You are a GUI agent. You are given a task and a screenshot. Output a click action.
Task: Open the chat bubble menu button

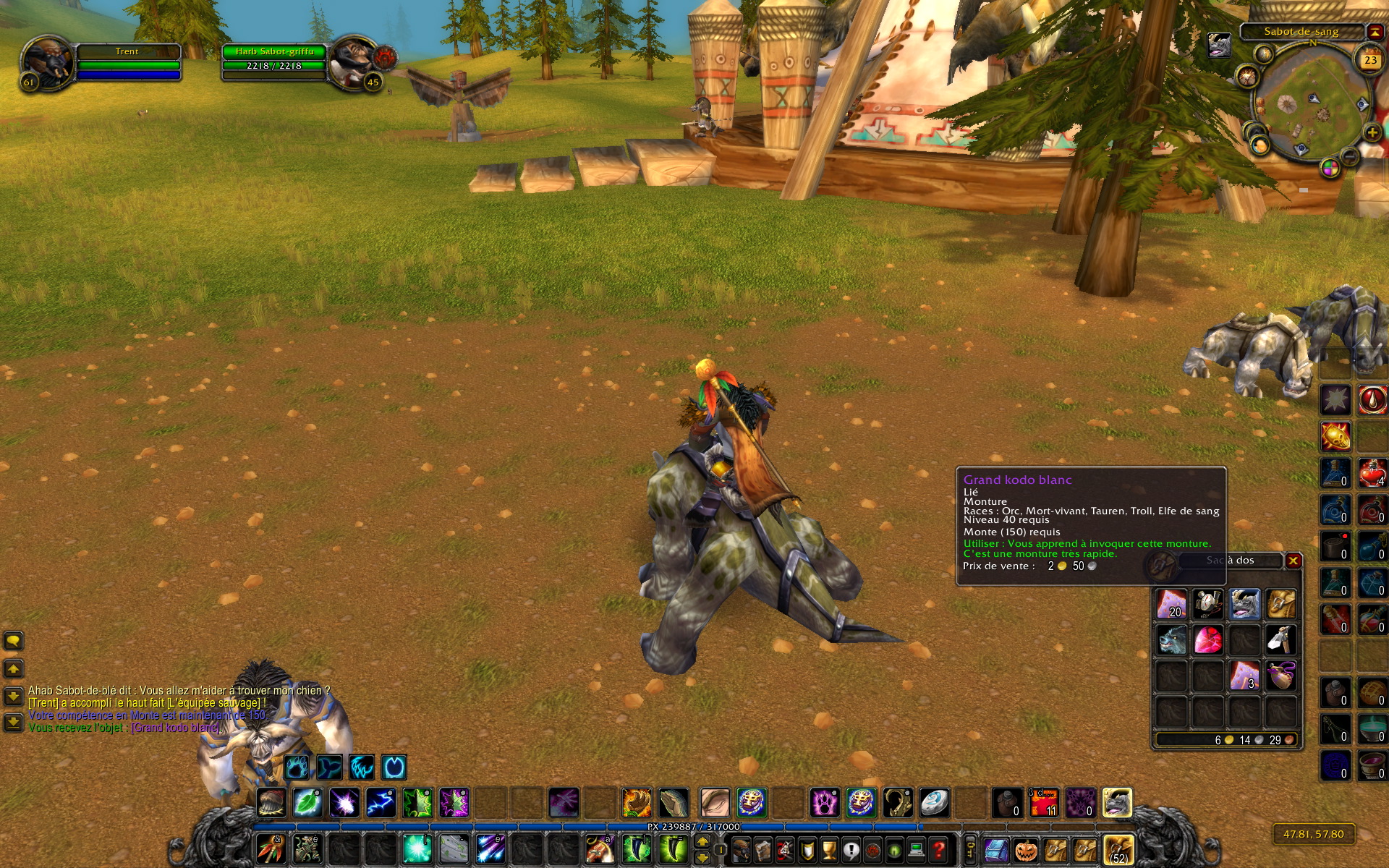[x=14, y=641]
